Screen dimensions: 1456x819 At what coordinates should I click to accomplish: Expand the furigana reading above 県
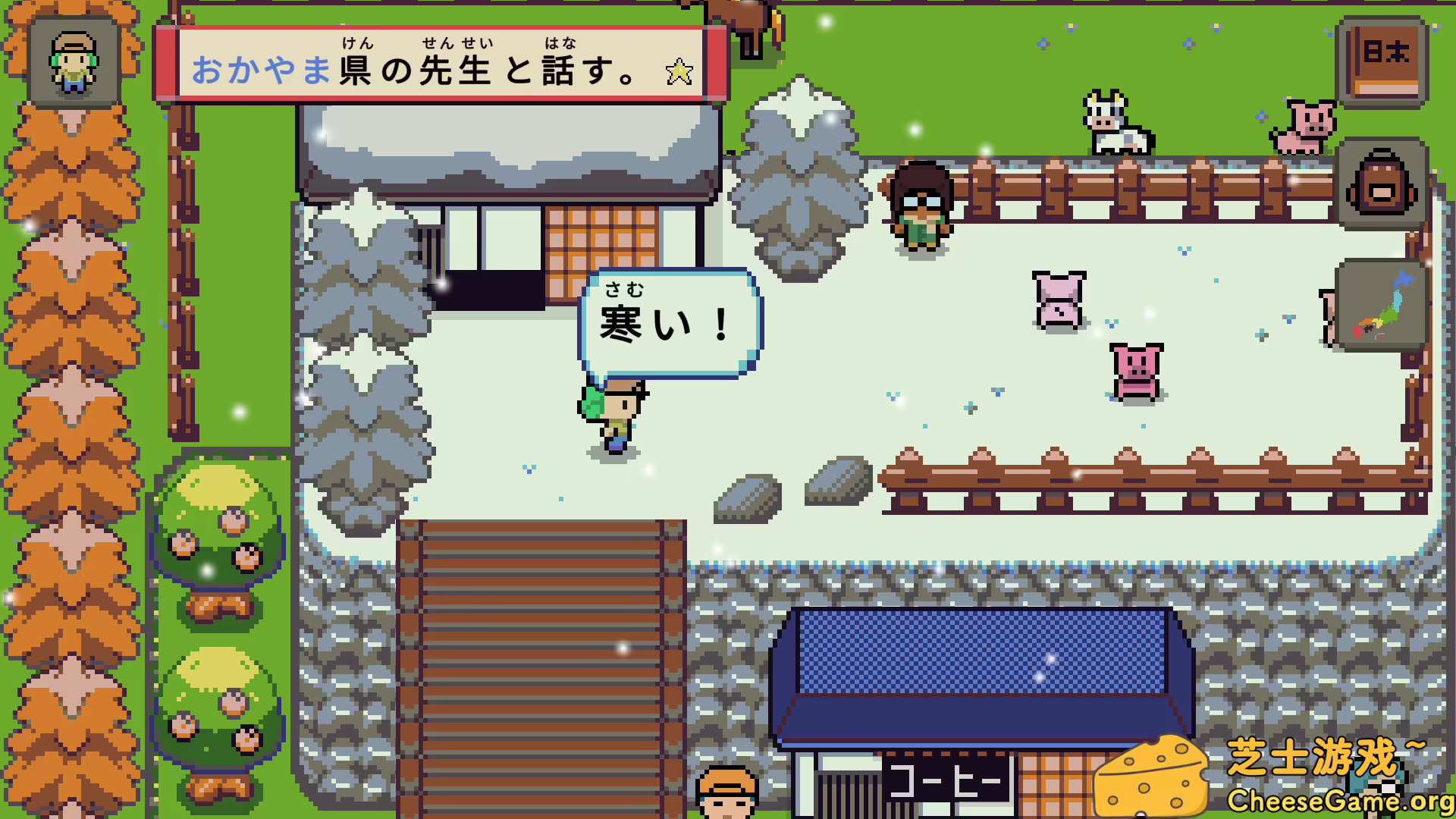point(359,43)
